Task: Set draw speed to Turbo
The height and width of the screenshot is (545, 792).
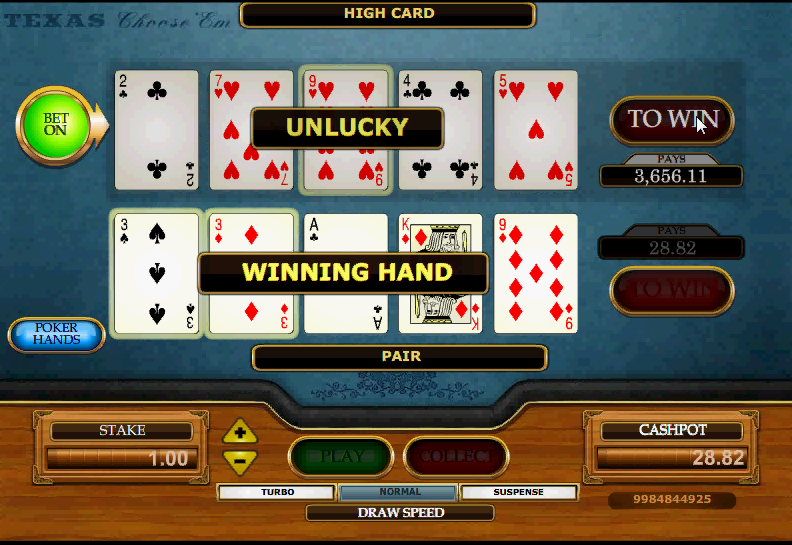Action: pos(277,492)
